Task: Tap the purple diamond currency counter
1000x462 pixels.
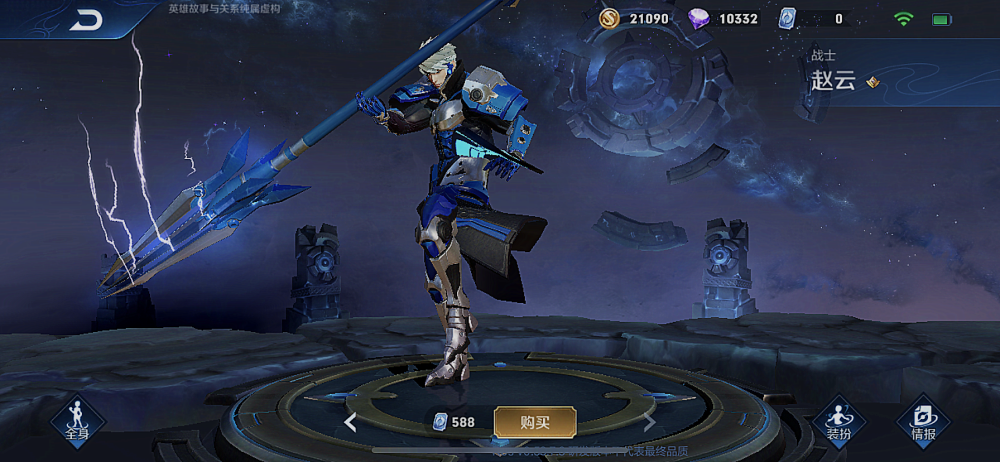Action: click(x=726, y=18)
